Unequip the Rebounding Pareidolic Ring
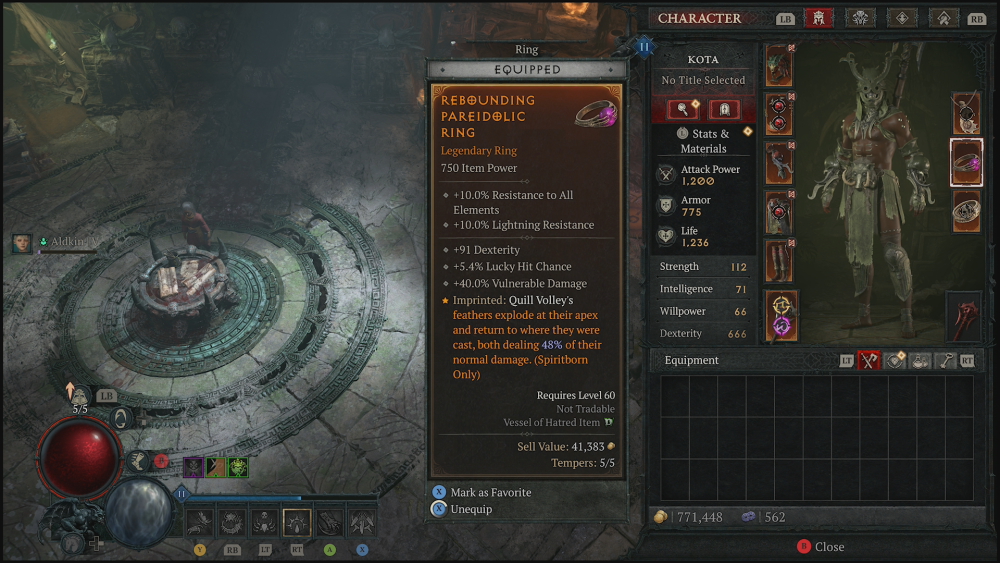The height and width of the screenshot is (563, 1000). coord(470,509)
